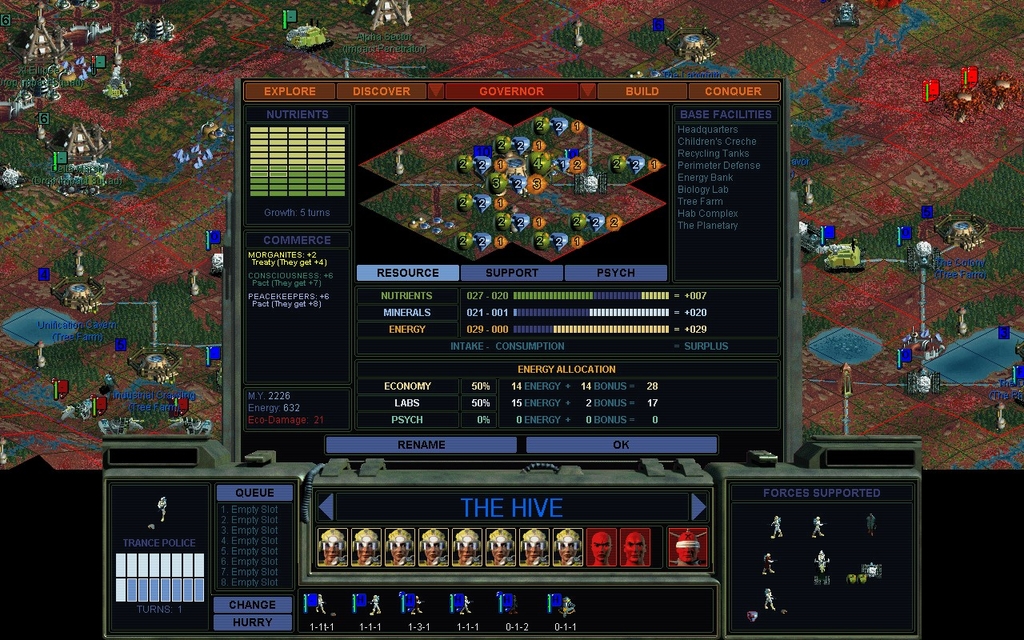Select Headquarters in Base Facilities list
The width and height of the screenshot is (1024, 640).
708,130
